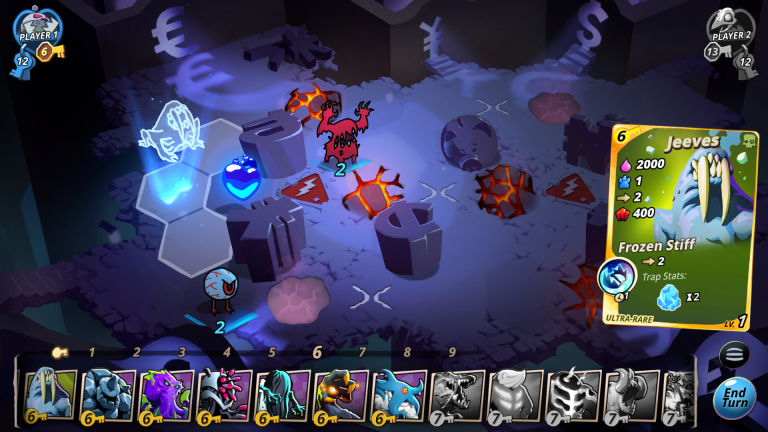Pick the dark orange-eyed creature card

pyautogui.click(x=340, y=394)
